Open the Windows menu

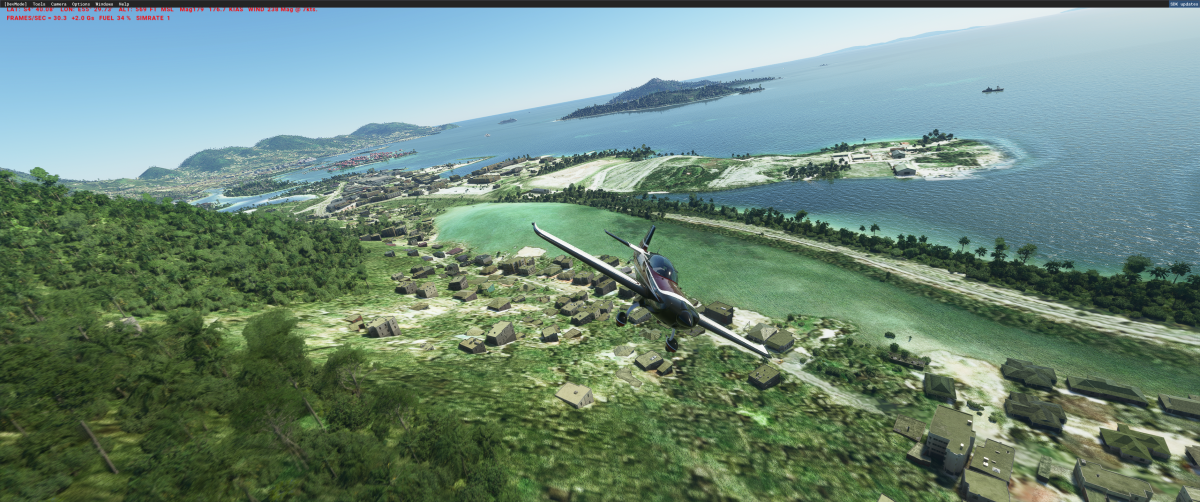104,4
